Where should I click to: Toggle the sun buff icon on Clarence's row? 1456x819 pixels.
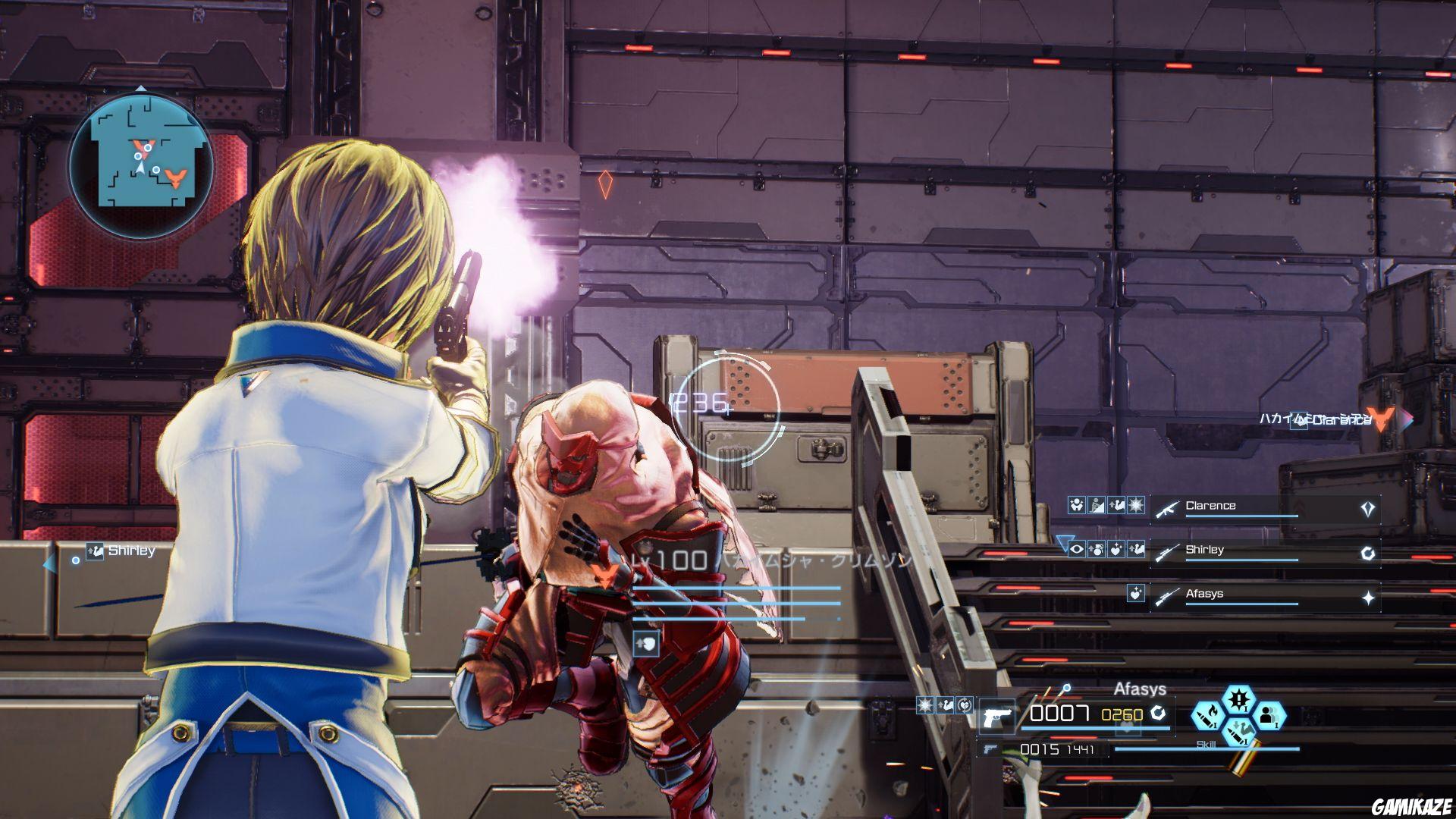click(1136, 505)
